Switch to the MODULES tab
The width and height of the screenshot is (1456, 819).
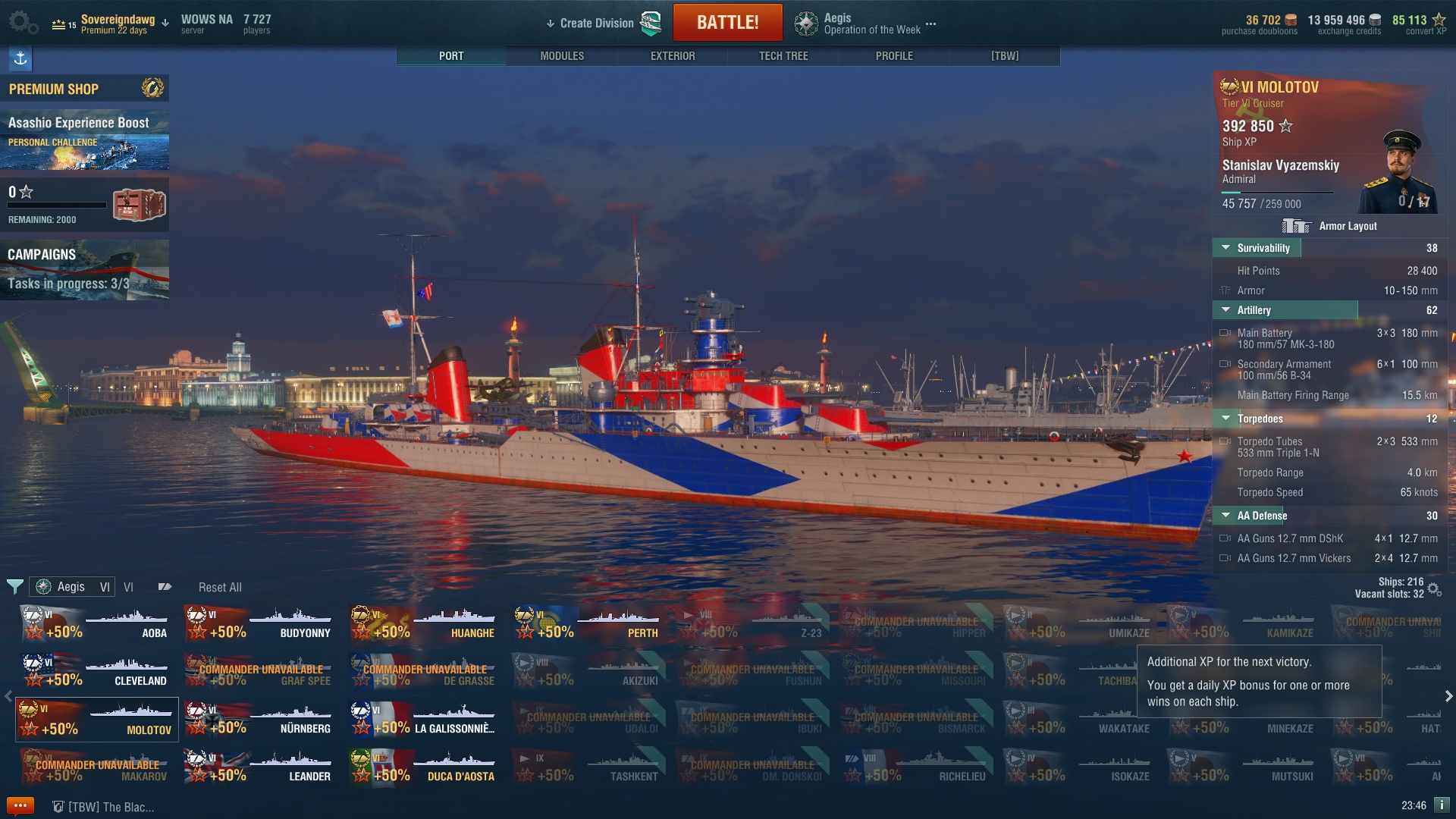(x=562, y=56)
